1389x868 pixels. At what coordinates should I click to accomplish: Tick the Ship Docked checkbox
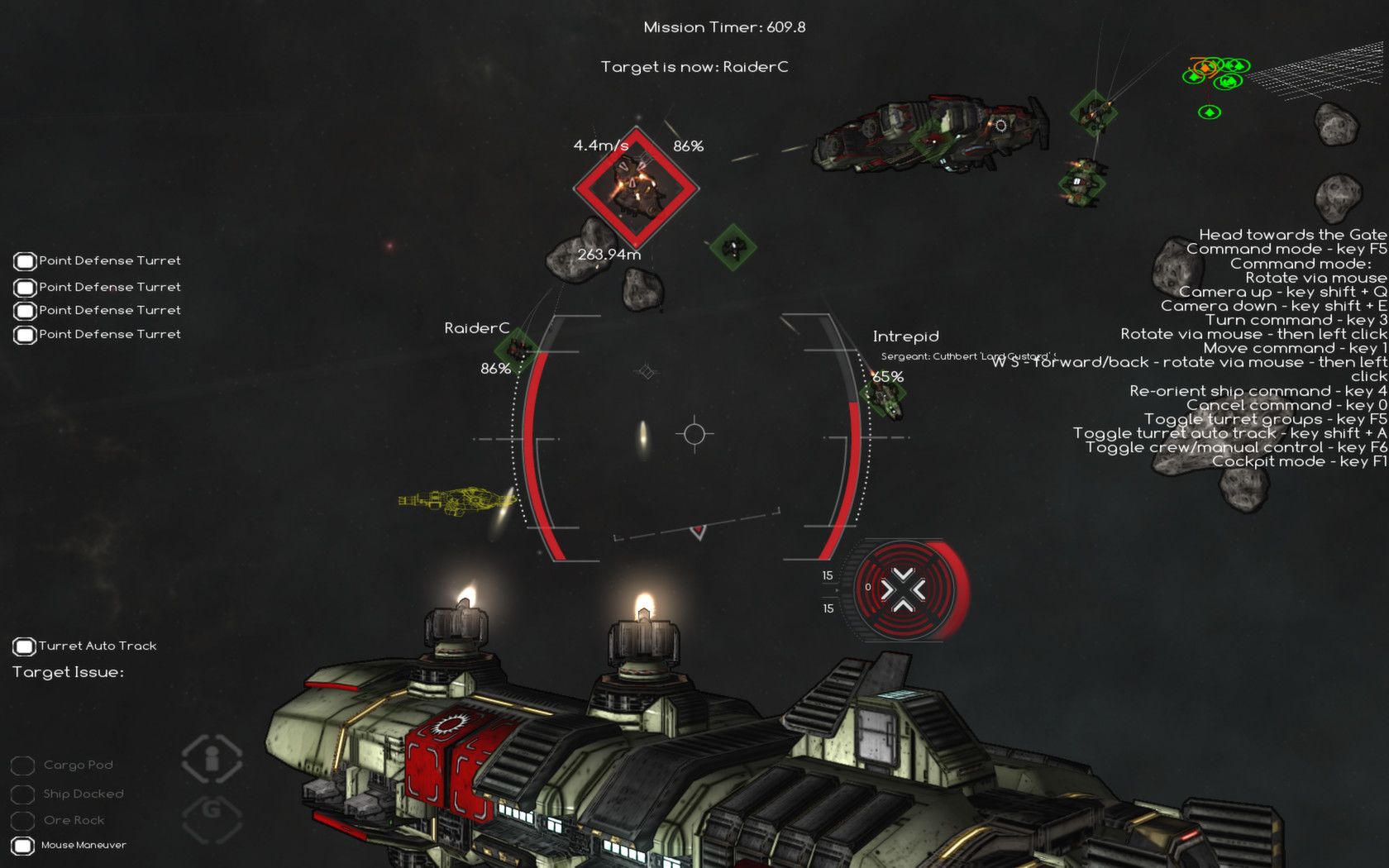click(22, 794)
